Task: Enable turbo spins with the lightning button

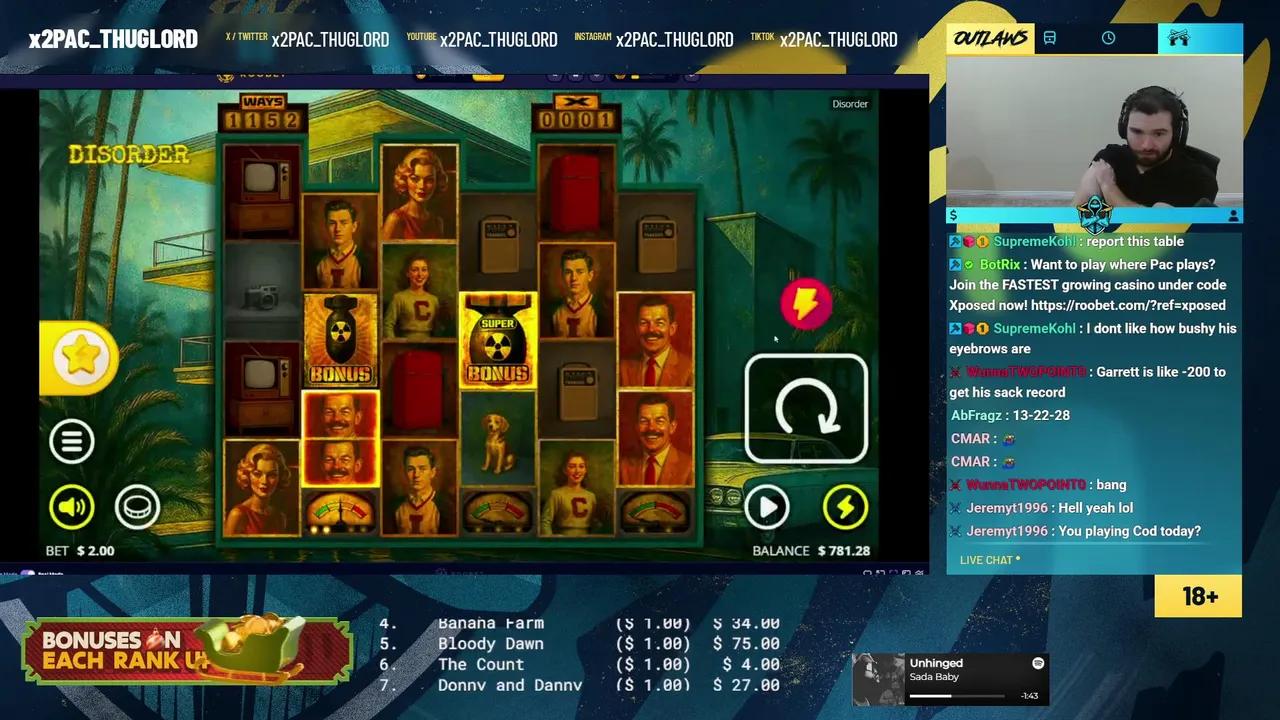Action: [x=845, y=507]
